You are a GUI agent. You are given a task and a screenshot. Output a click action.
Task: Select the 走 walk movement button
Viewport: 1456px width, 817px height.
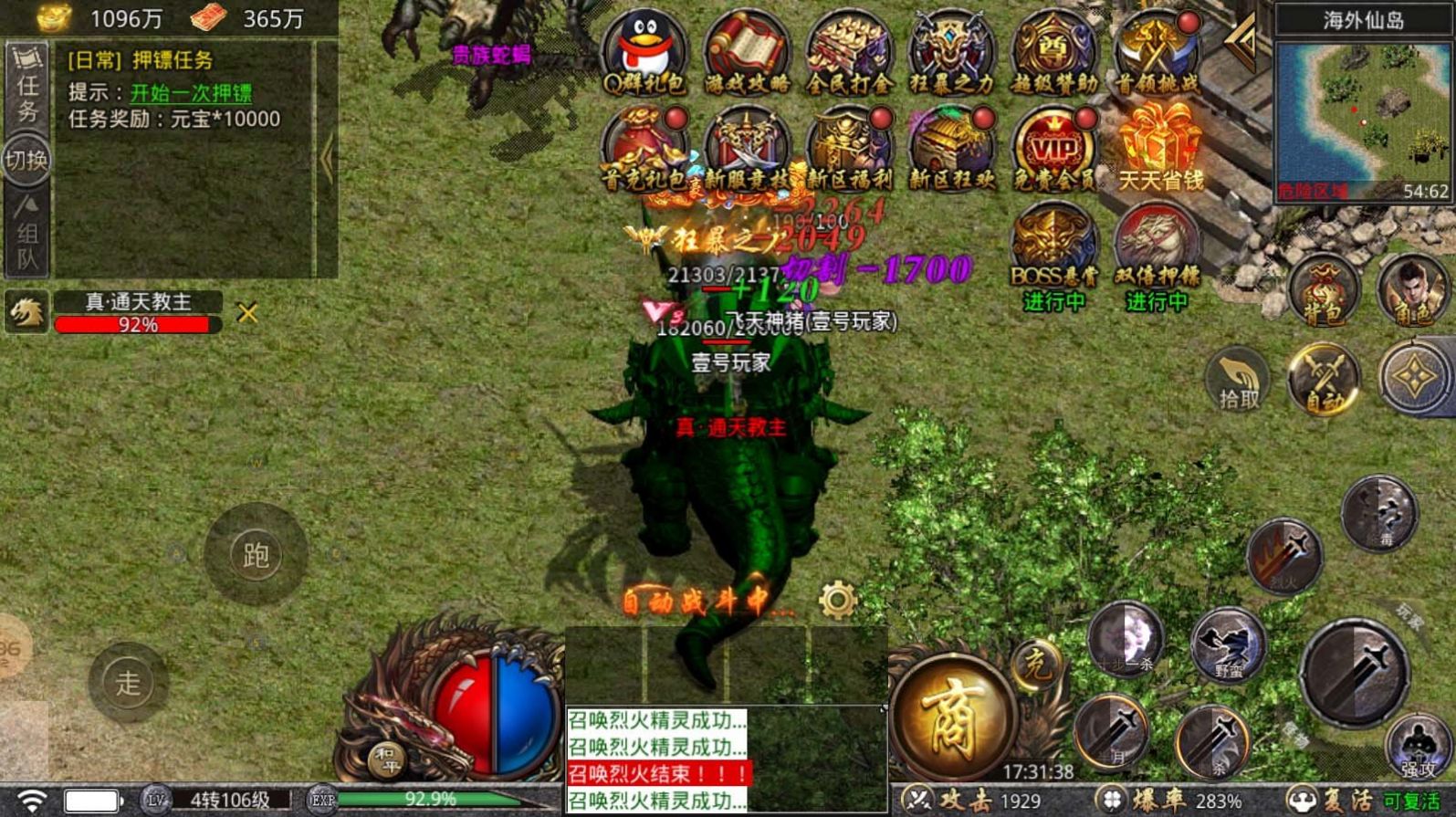(x=128, y=682)
